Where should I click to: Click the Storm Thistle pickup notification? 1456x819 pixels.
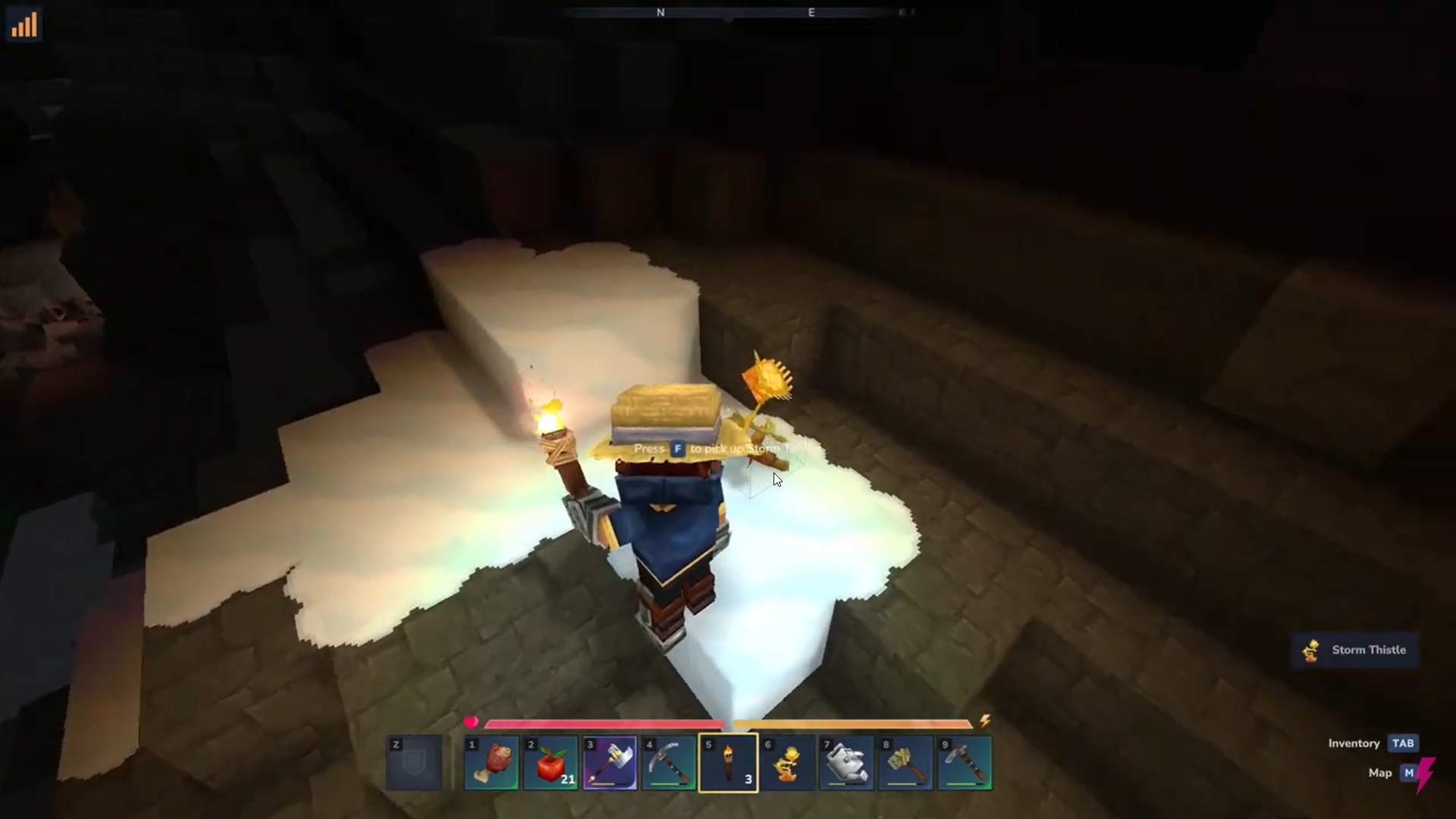(1354, 650)
